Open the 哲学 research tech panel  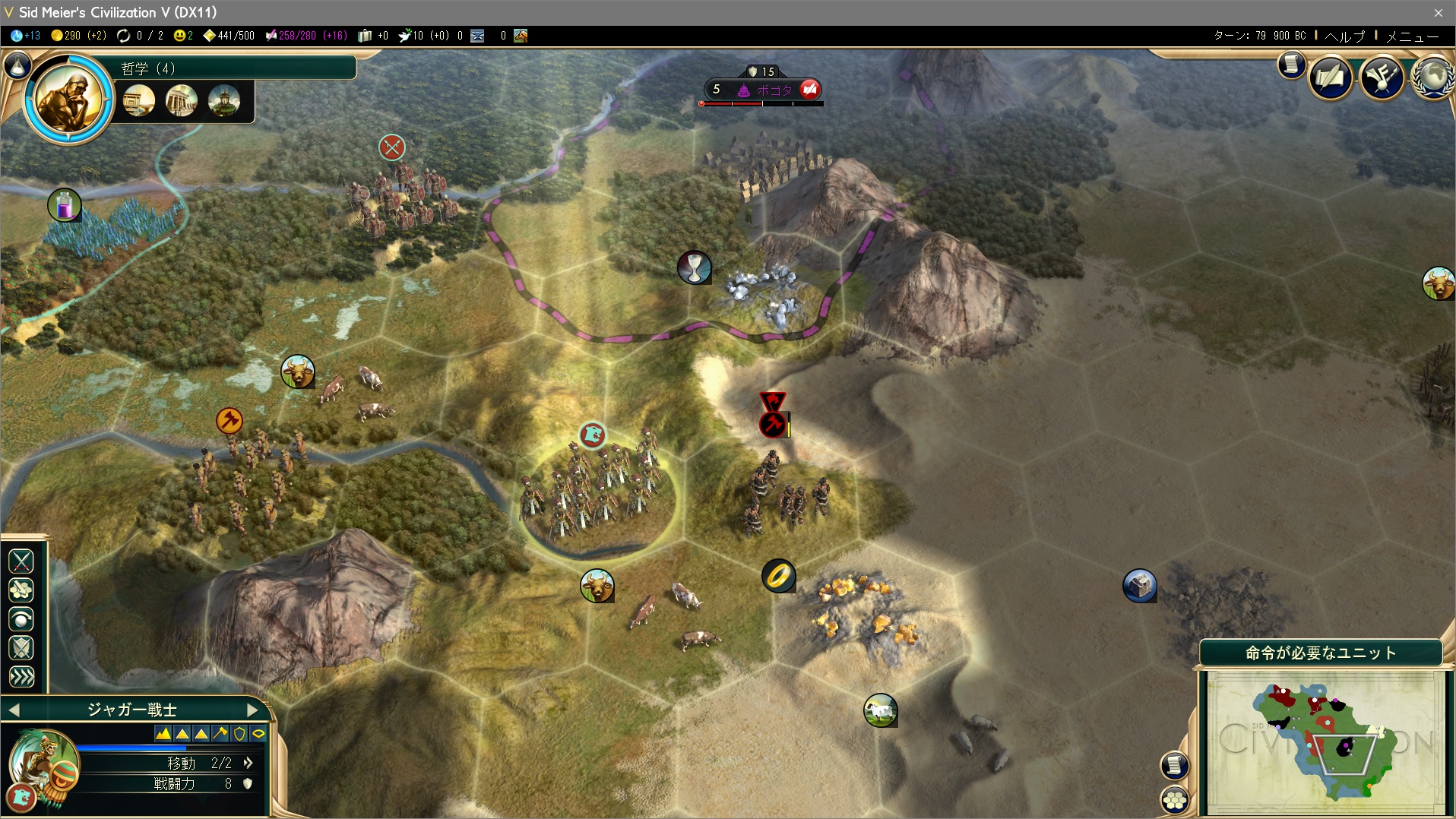click(x=236, y=68)
